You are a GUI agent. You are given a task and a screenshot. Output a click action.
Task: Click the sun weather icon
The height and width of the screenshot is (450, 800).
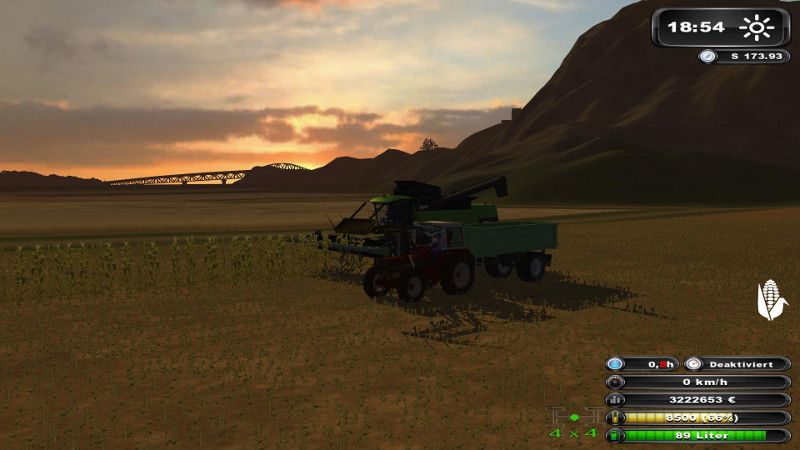pyautogui.click(x=757, y=27)
